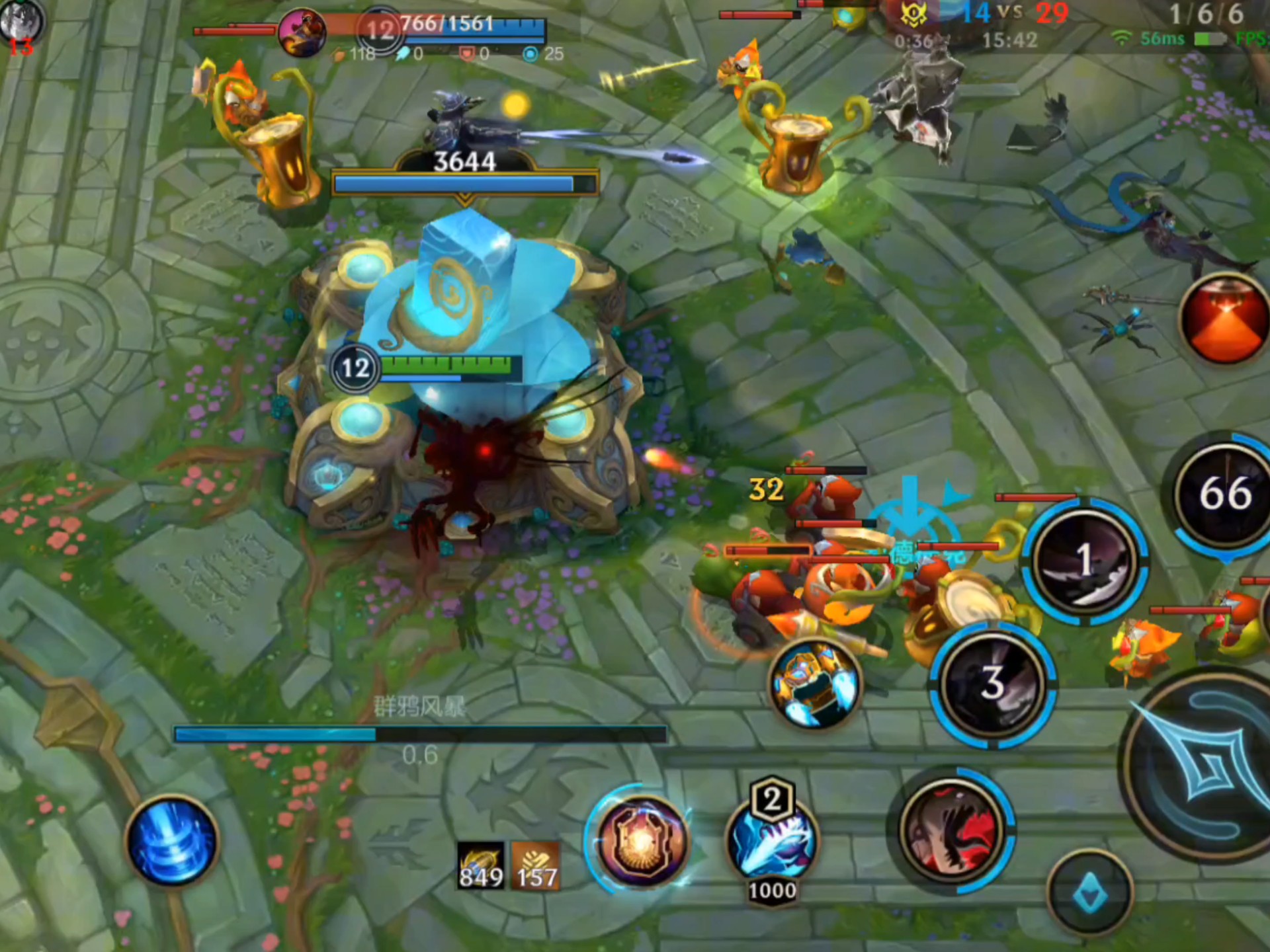Use the blue and gold active item
The height and width of the screenshot is (952, 1270).
816,684
